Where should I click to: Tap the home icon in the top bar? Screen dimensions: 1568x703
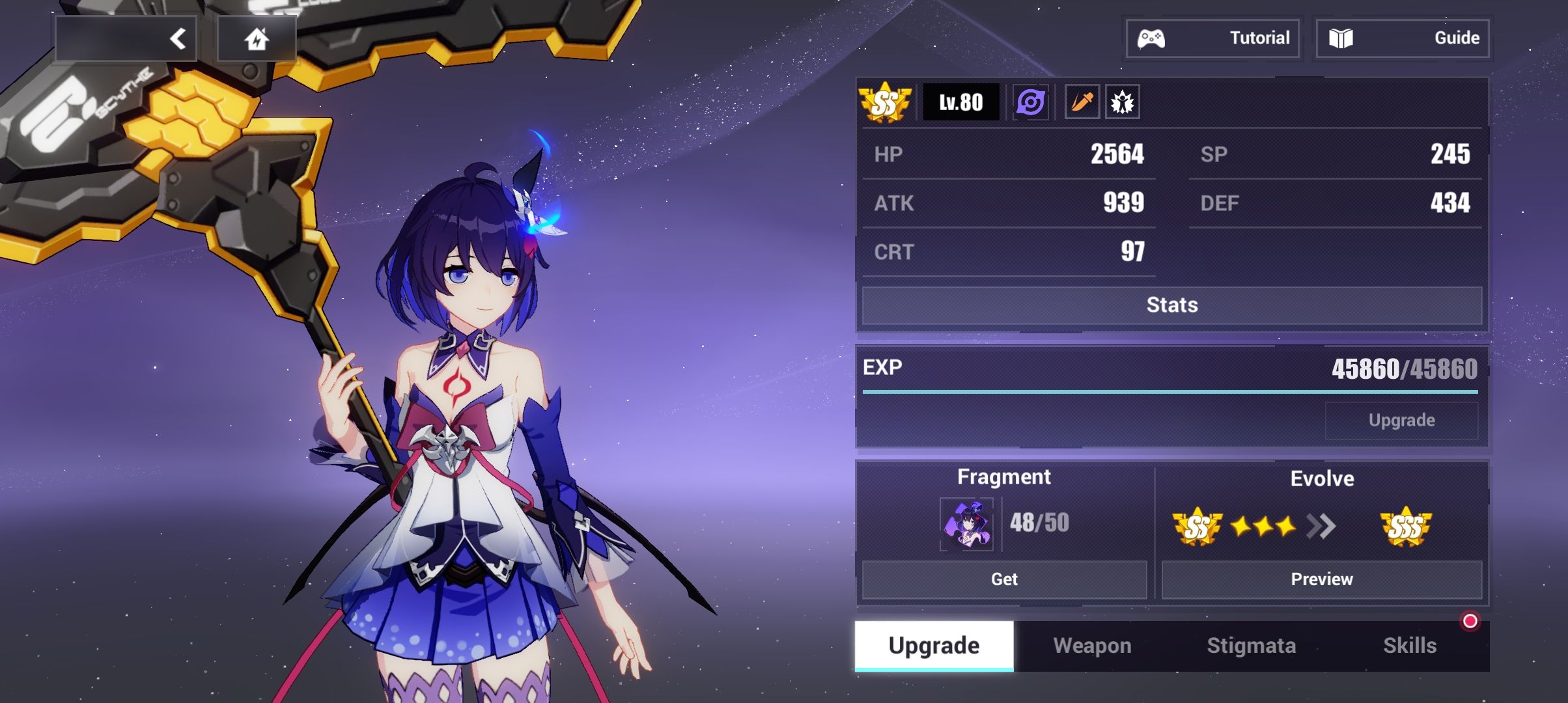(x=257, y=38)
